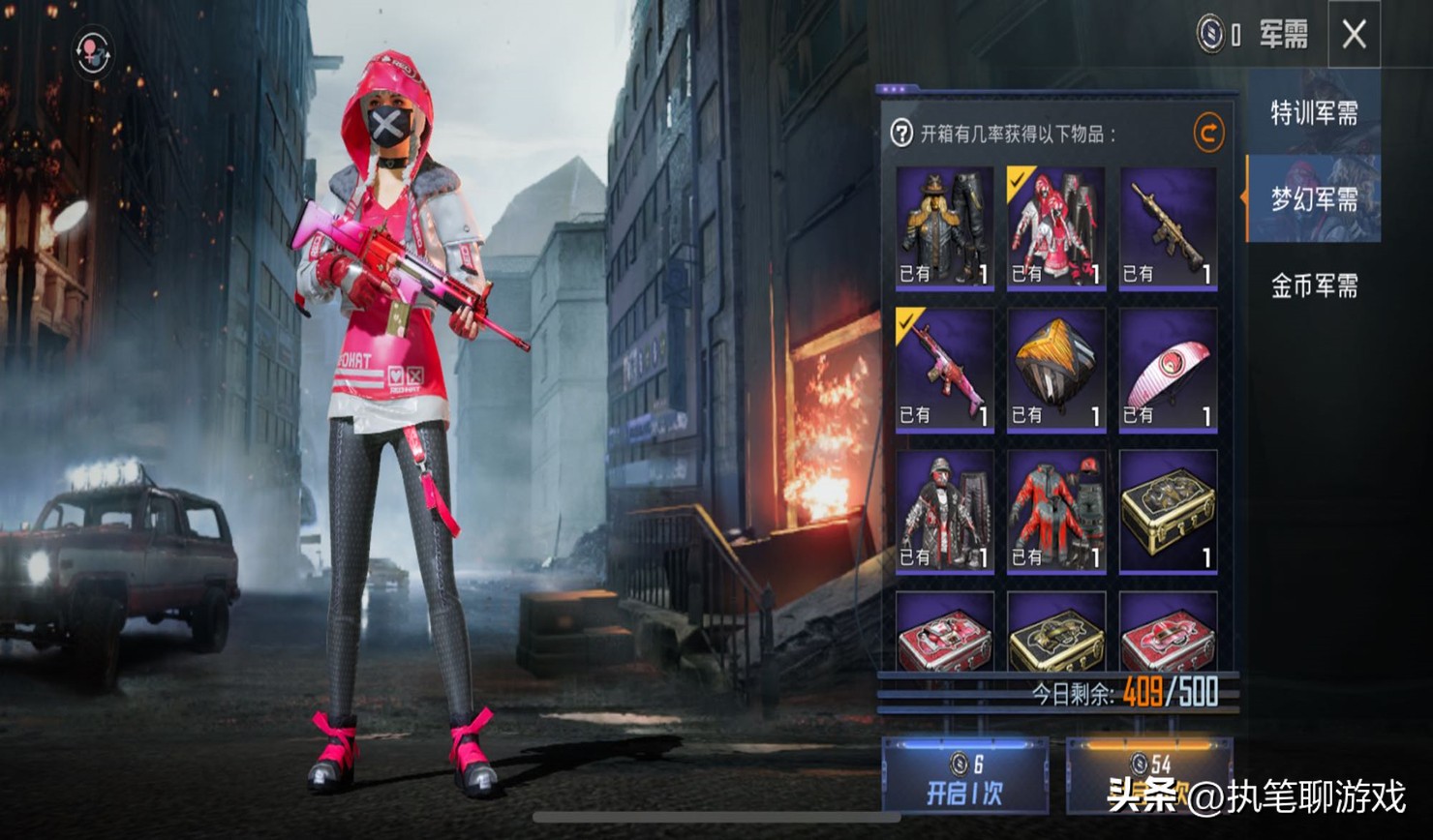The height and width of the screenshot is (840, 1433).
Task: Select the 梦幻军需 tab
Action: tap(1314, 199)
